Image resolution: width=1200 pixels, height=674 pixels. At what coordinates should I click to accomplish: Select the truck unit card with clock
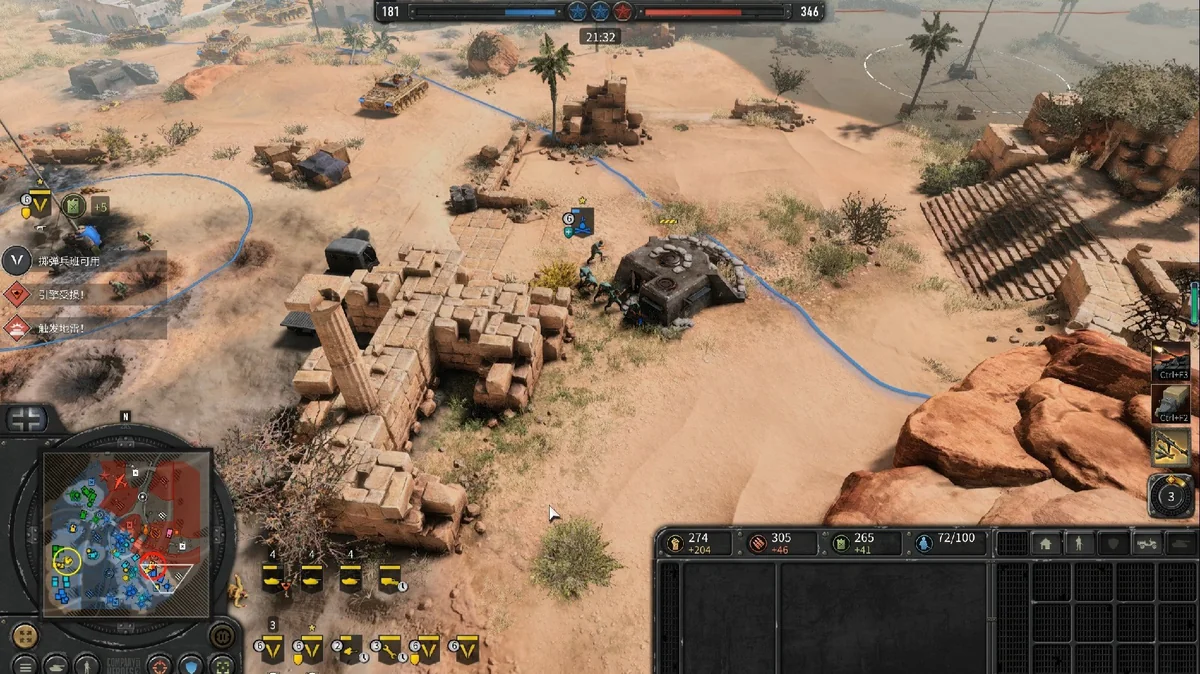click(x=389, y=577)
